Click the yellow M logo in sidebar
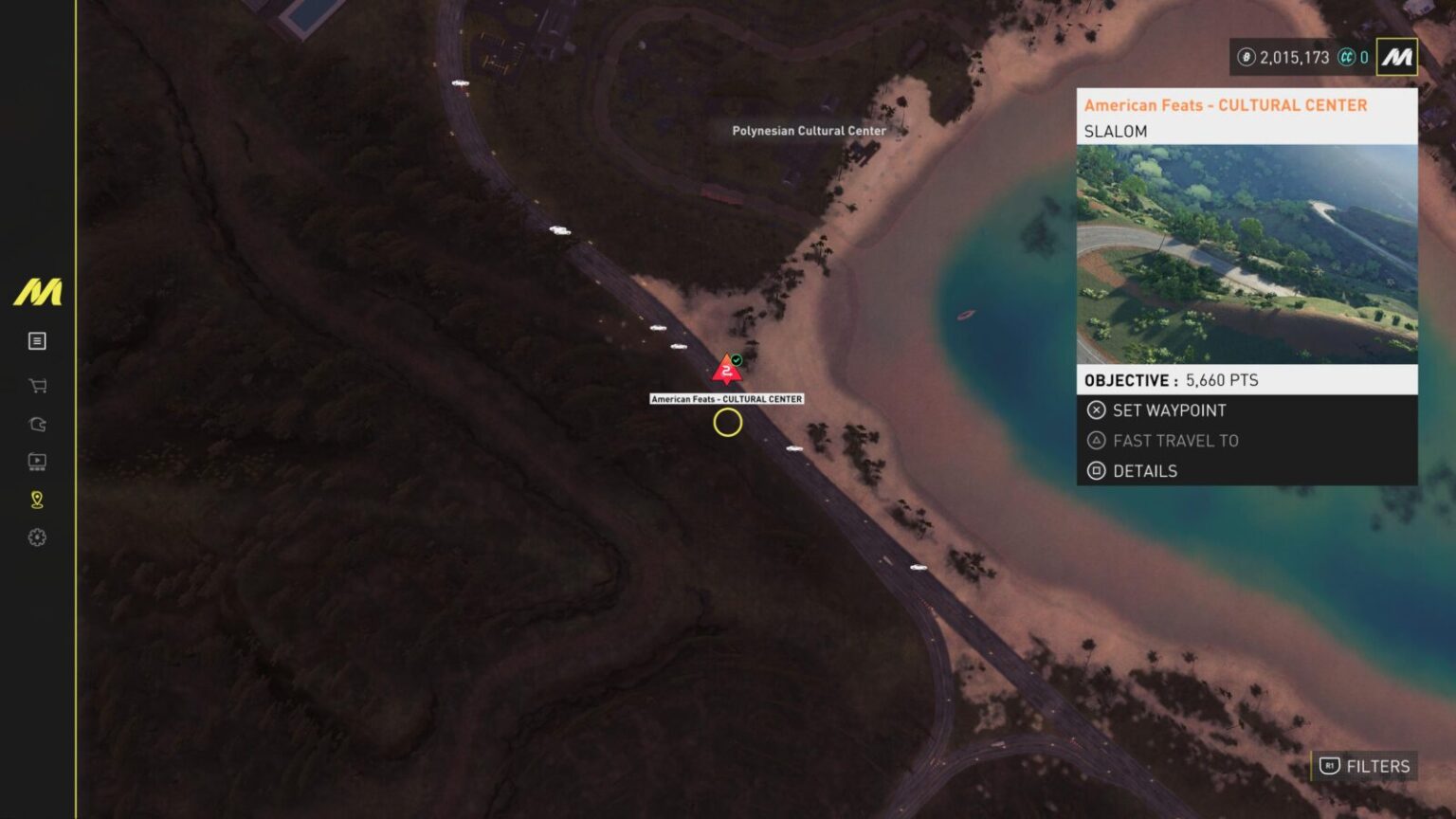This screenshot has width=1456, height=819. [x=38, y=292]
